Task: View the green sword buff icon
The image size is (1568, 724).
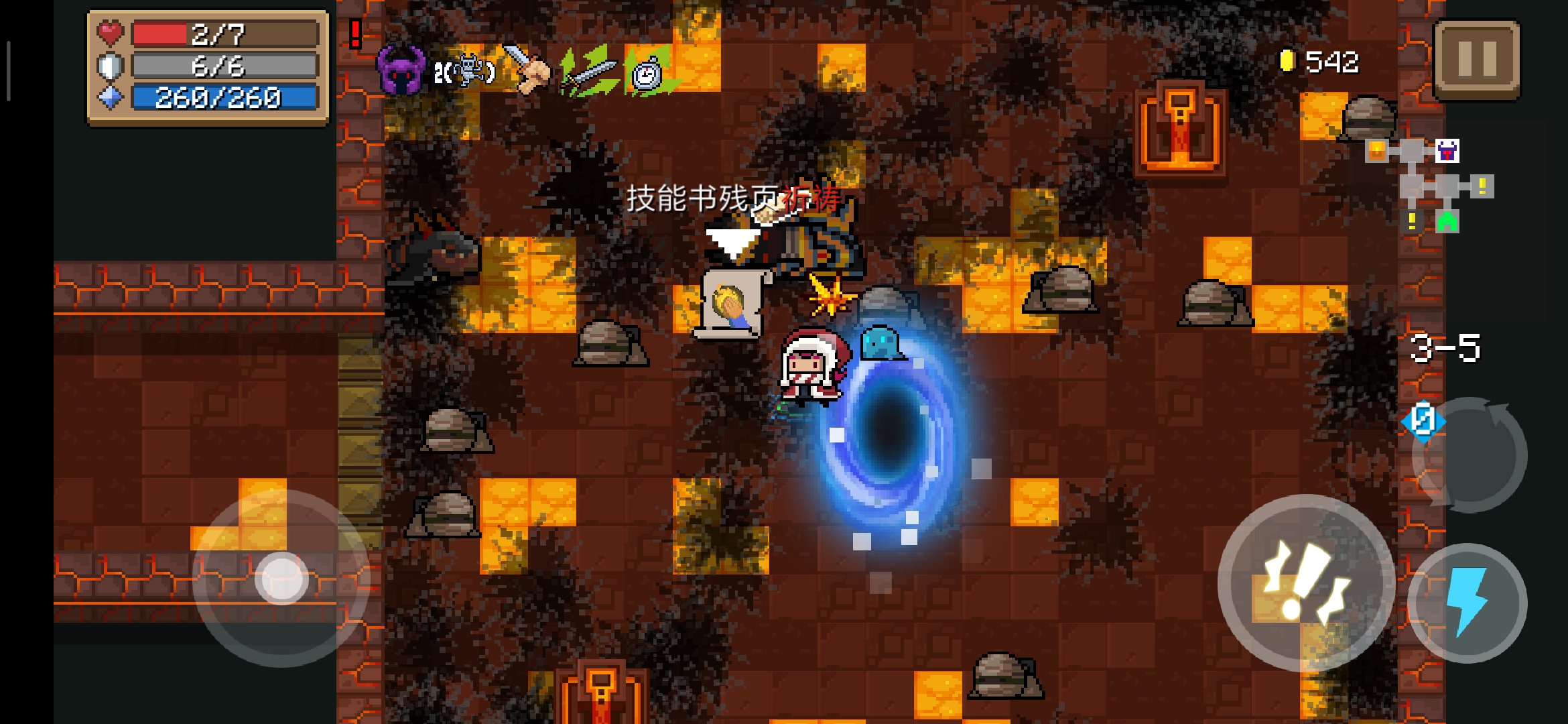Action: click(588, 71)
